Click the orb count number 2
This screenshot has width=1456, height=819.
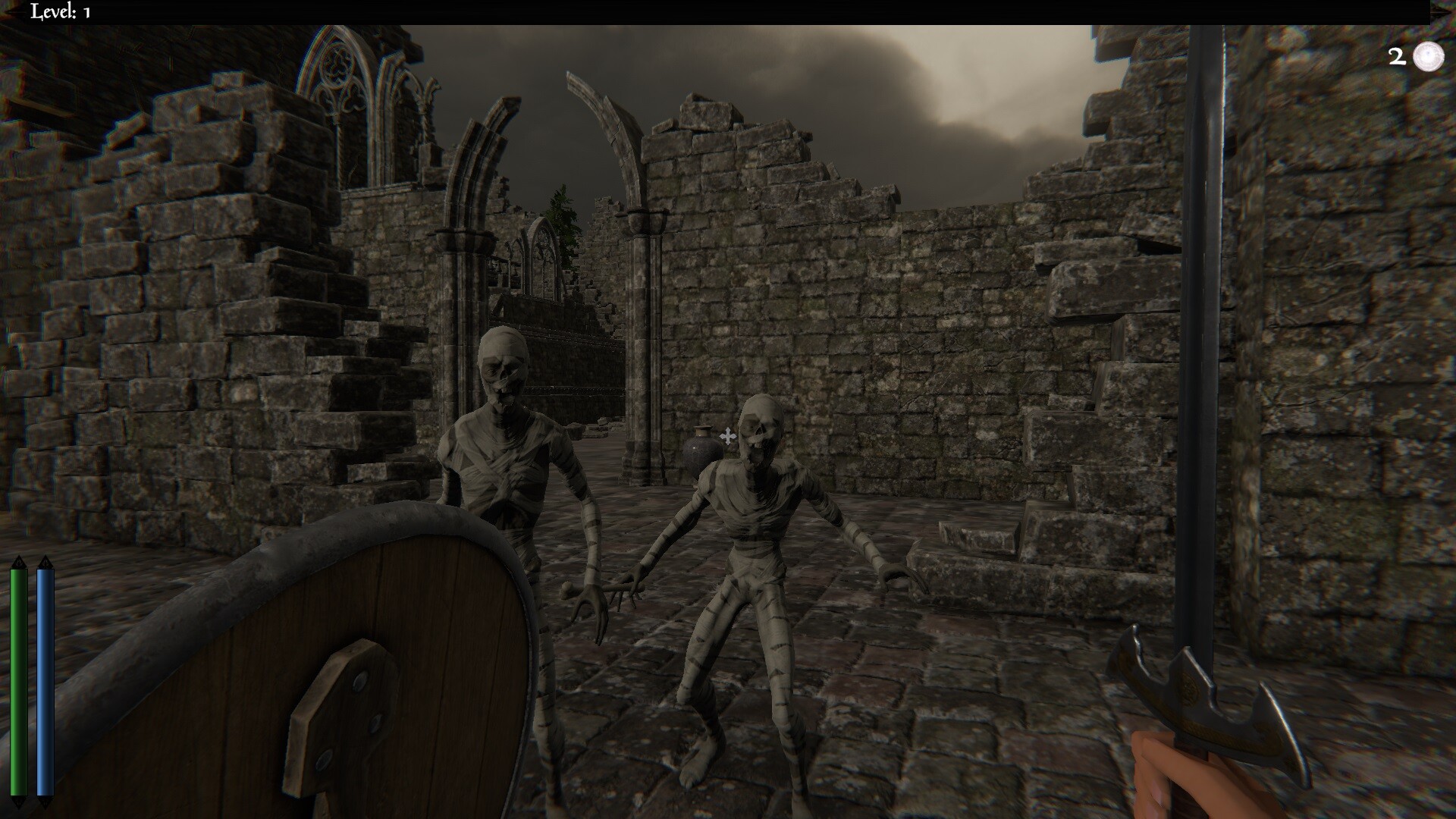[1395, 55]
